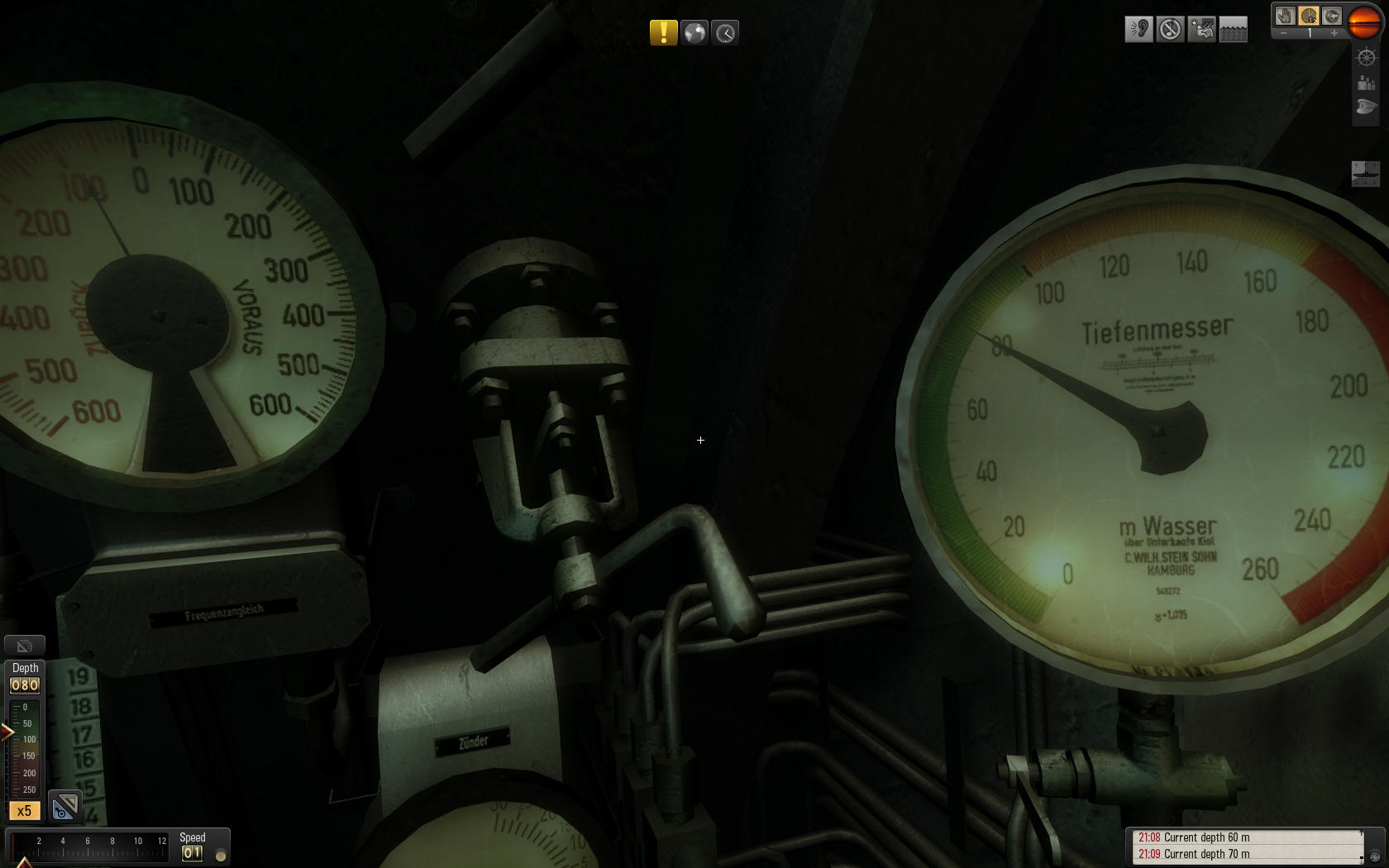Toggle the crossed-out circle silent icon
This screenshot has width=1389, height=868.
point(1170,30)
